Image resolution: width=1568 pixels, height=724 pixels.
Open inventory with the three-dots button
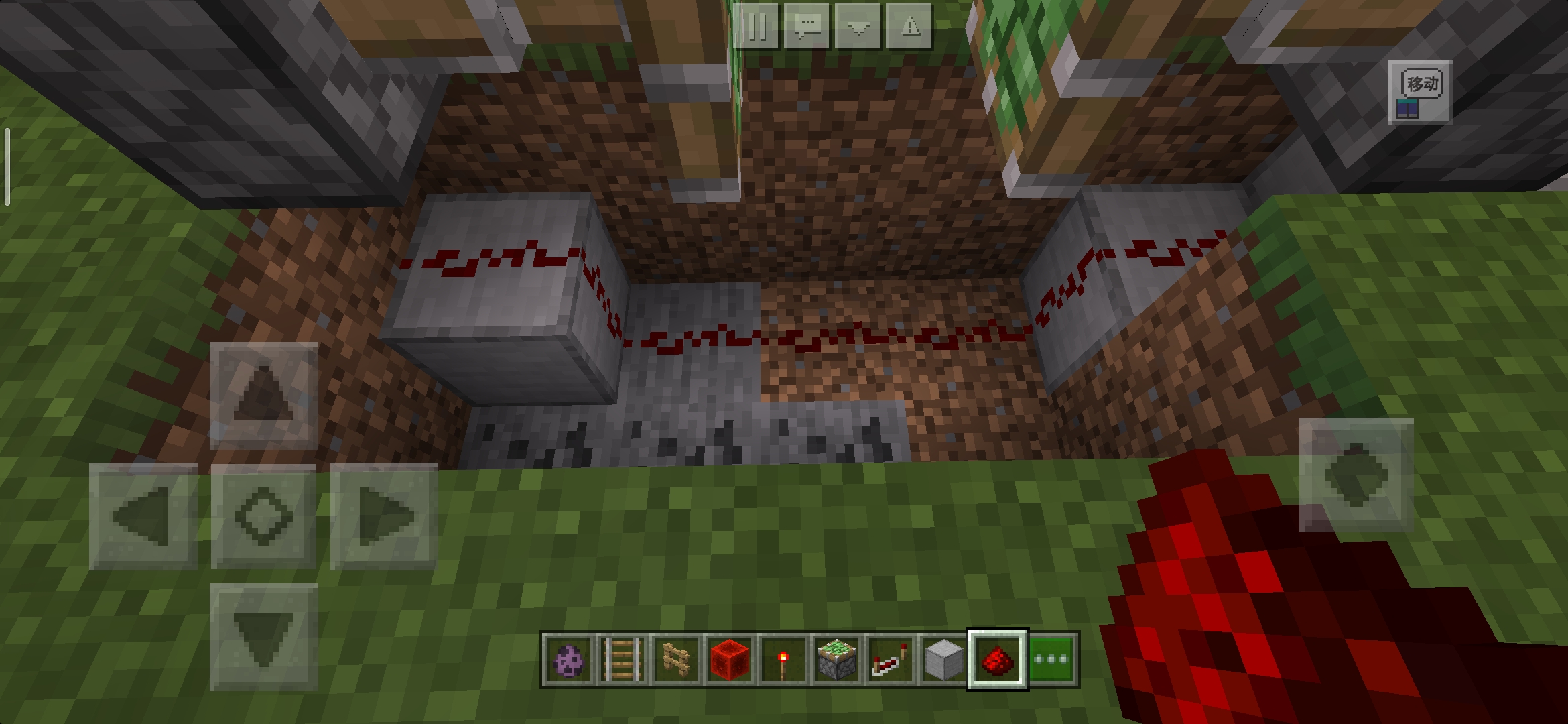1052,660
